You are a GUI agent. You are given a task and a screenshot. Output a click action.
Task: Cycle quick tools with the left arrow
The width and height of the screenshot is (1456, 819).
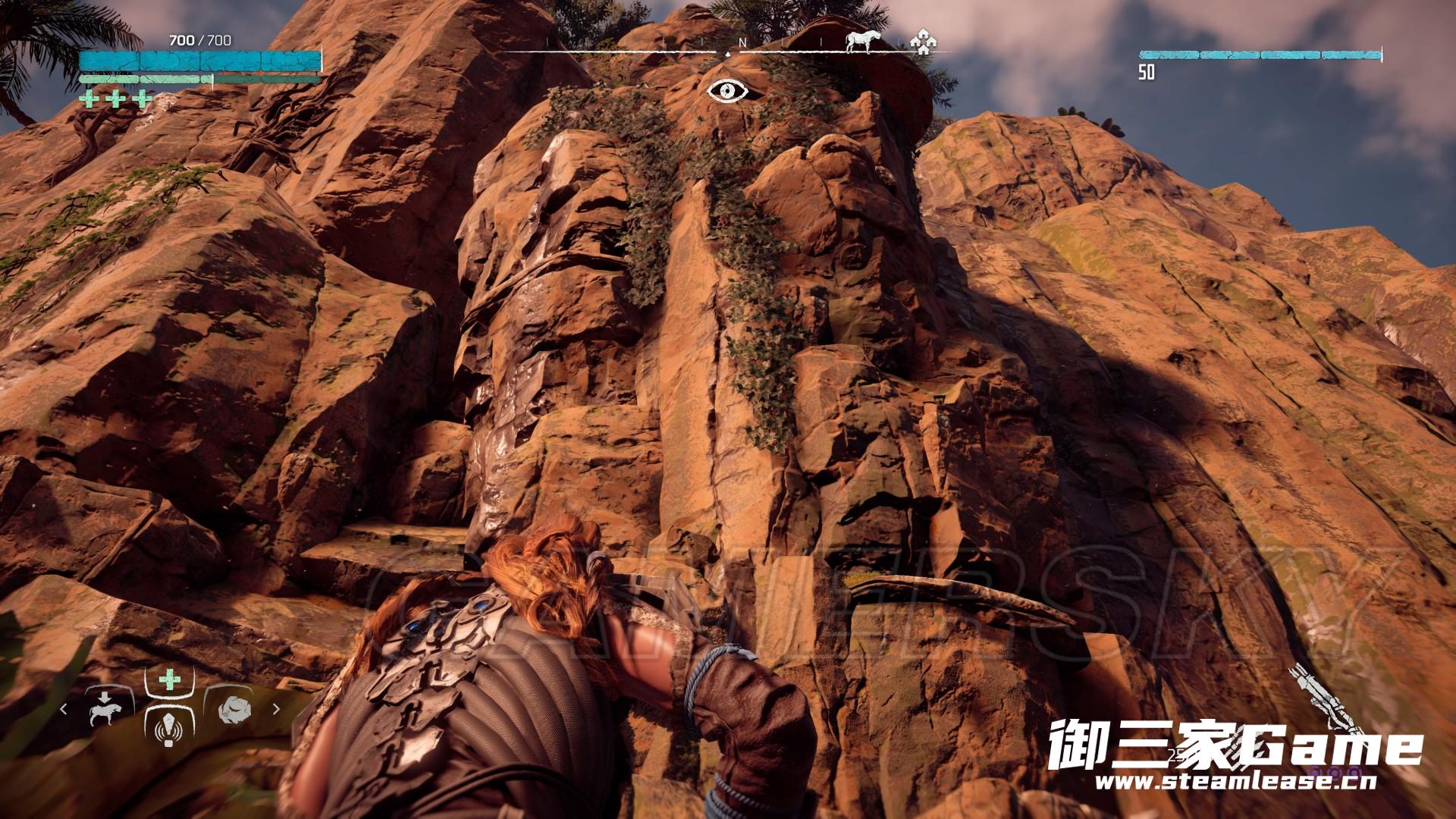[64, 710]
